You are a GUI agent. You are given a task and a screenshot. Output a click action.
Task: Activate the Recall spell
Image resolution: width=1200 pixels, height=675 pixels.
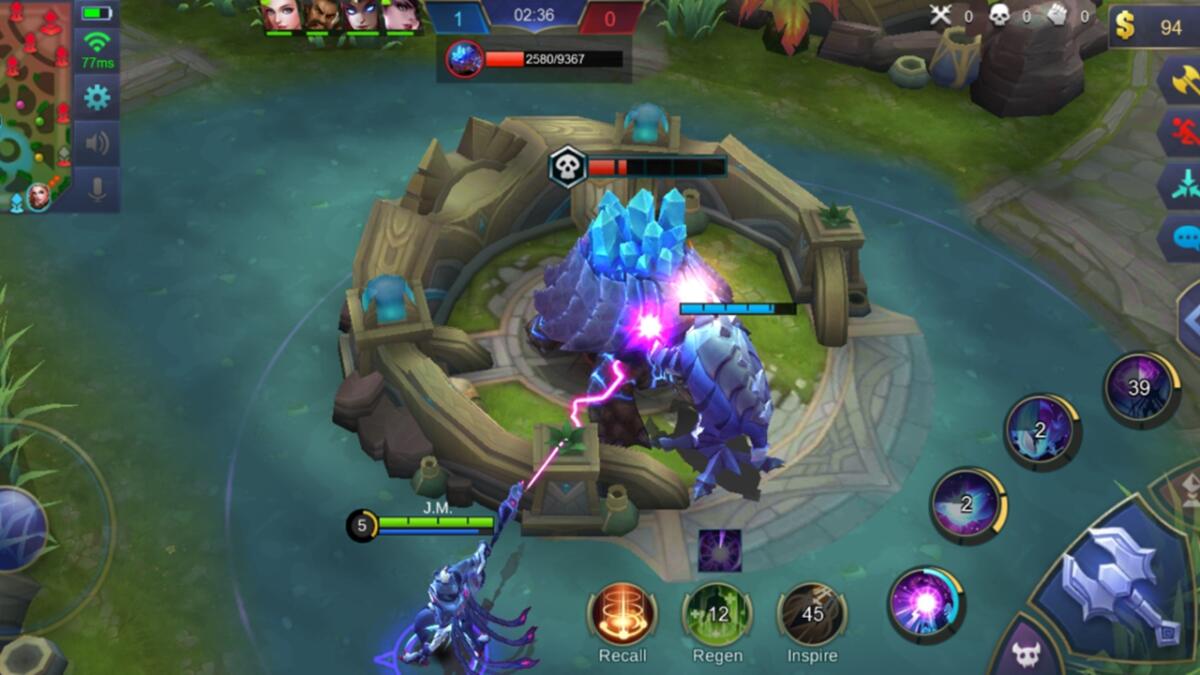(622, 613)
